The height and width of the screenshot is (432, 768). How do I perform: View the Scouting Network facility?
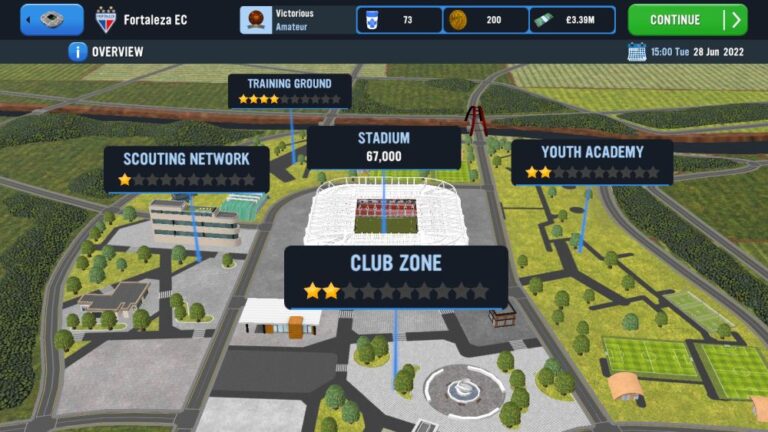[x=186, y=168]
